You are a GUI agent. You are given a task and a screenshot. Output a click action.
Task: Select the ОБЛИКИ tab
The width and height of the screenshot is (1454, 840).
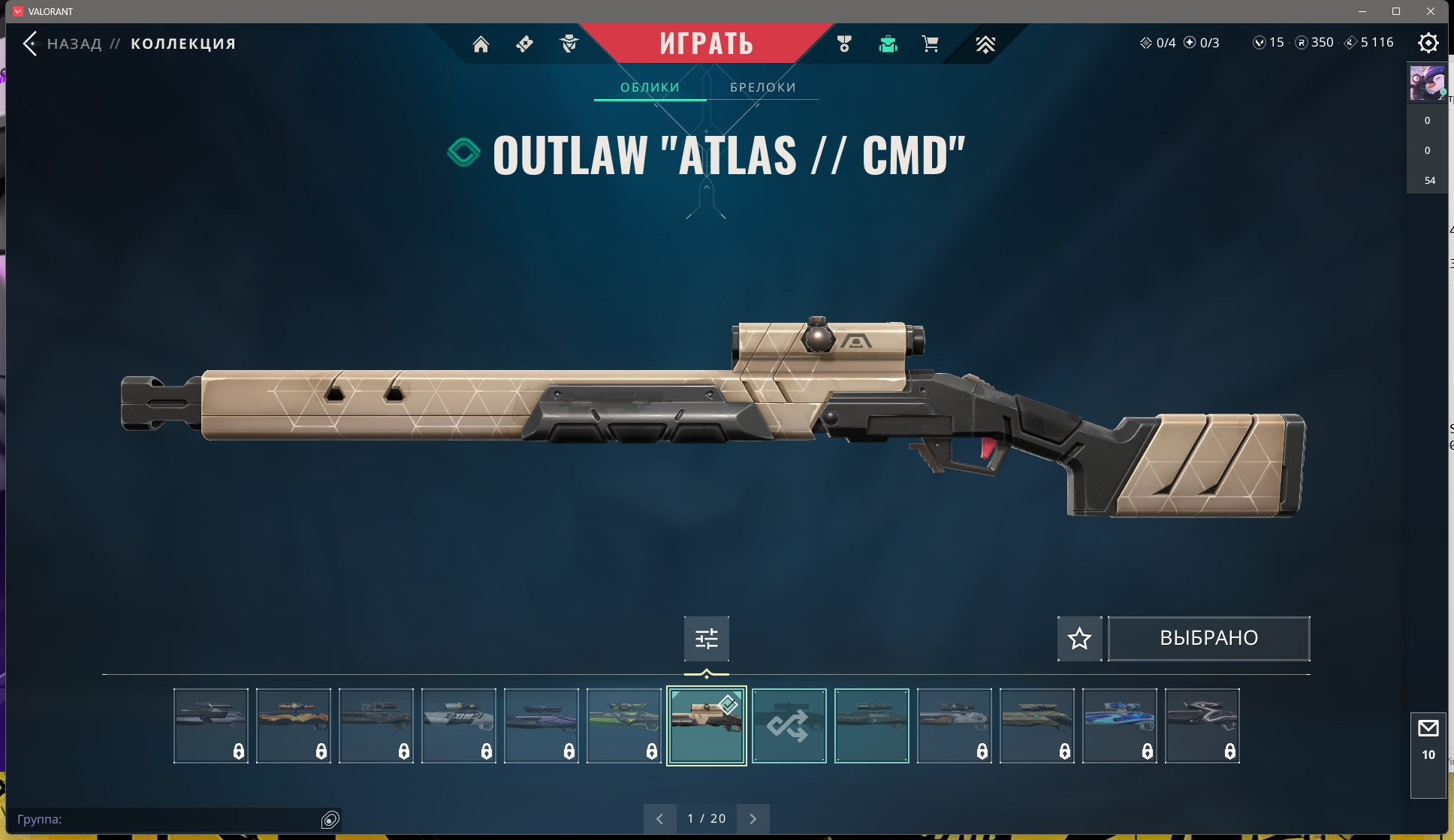pyautogui.click(x=650, y=87)
